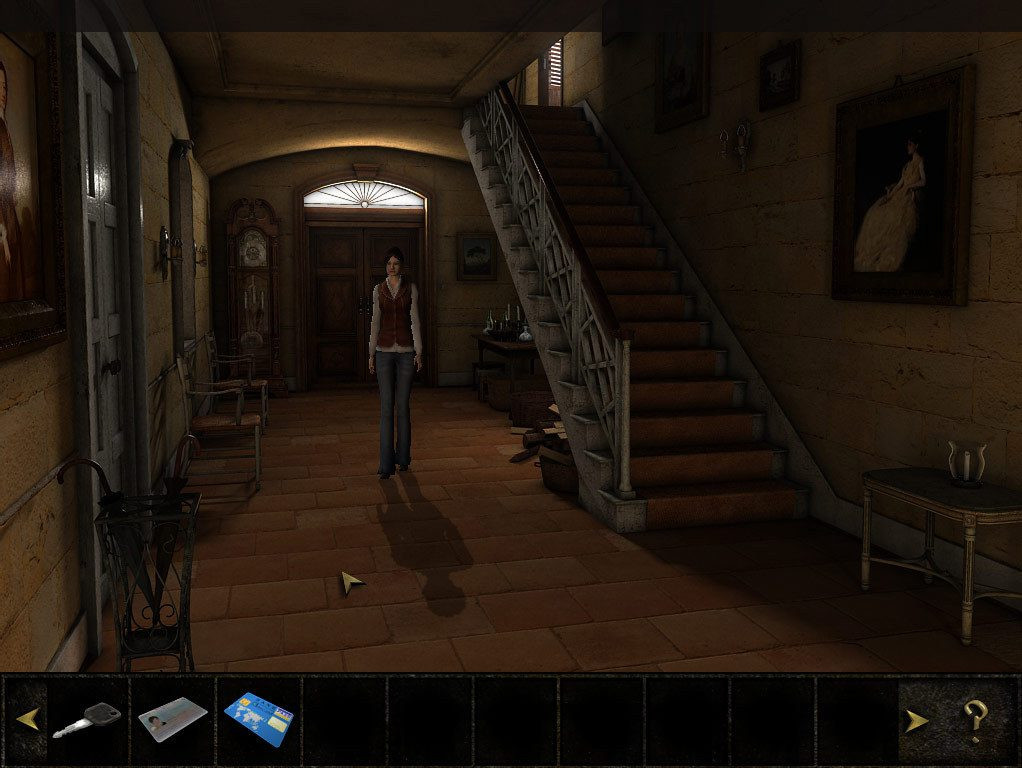Screen dimensions: 1022x768
Task: Click the inventory left scroll arrow
Action: [27, 719]
